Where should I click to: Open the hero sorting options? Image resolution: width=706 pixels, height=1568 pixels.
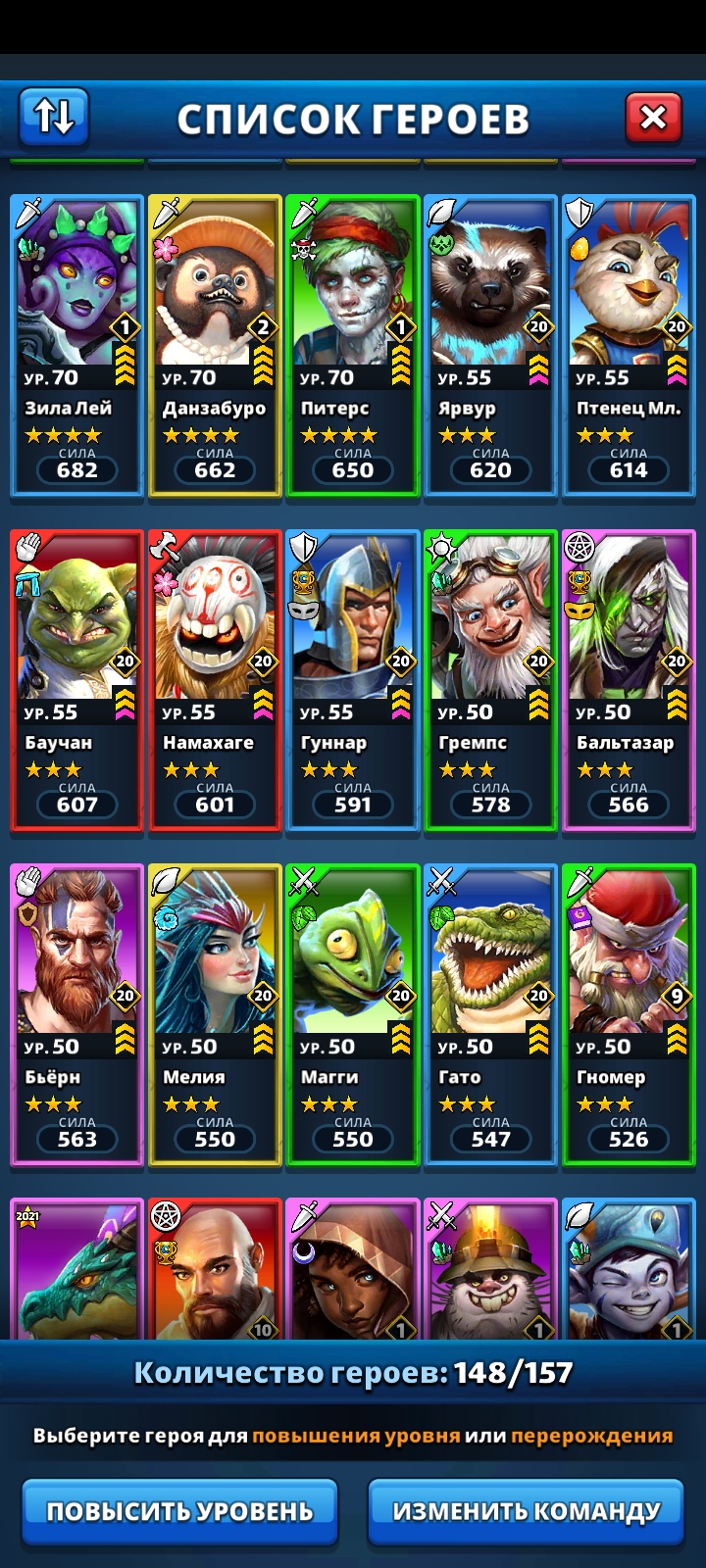pos(54,117)
